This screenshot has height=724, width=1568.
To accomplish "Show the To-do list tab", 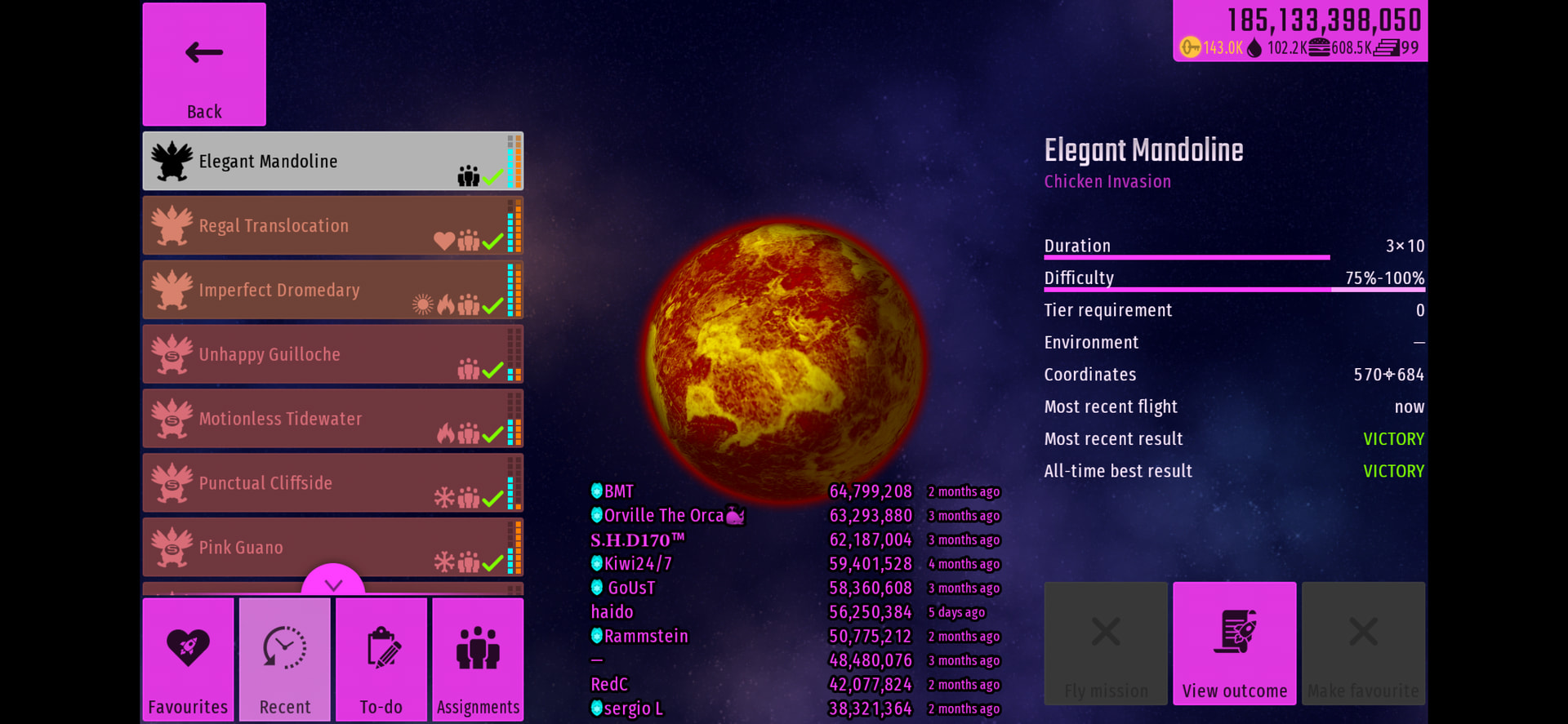I will (x=381, y=660).
